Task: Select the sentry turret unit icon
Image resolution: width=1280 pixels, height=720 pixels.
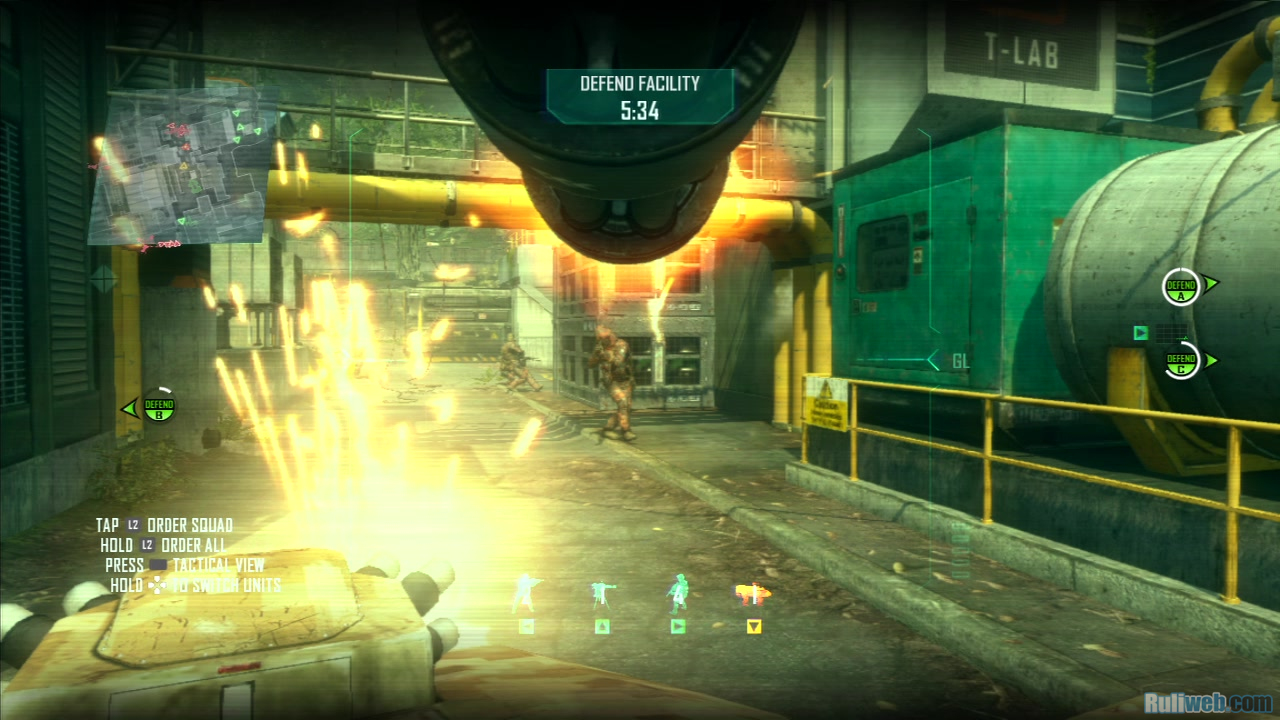Action: (x=602, y=594)
